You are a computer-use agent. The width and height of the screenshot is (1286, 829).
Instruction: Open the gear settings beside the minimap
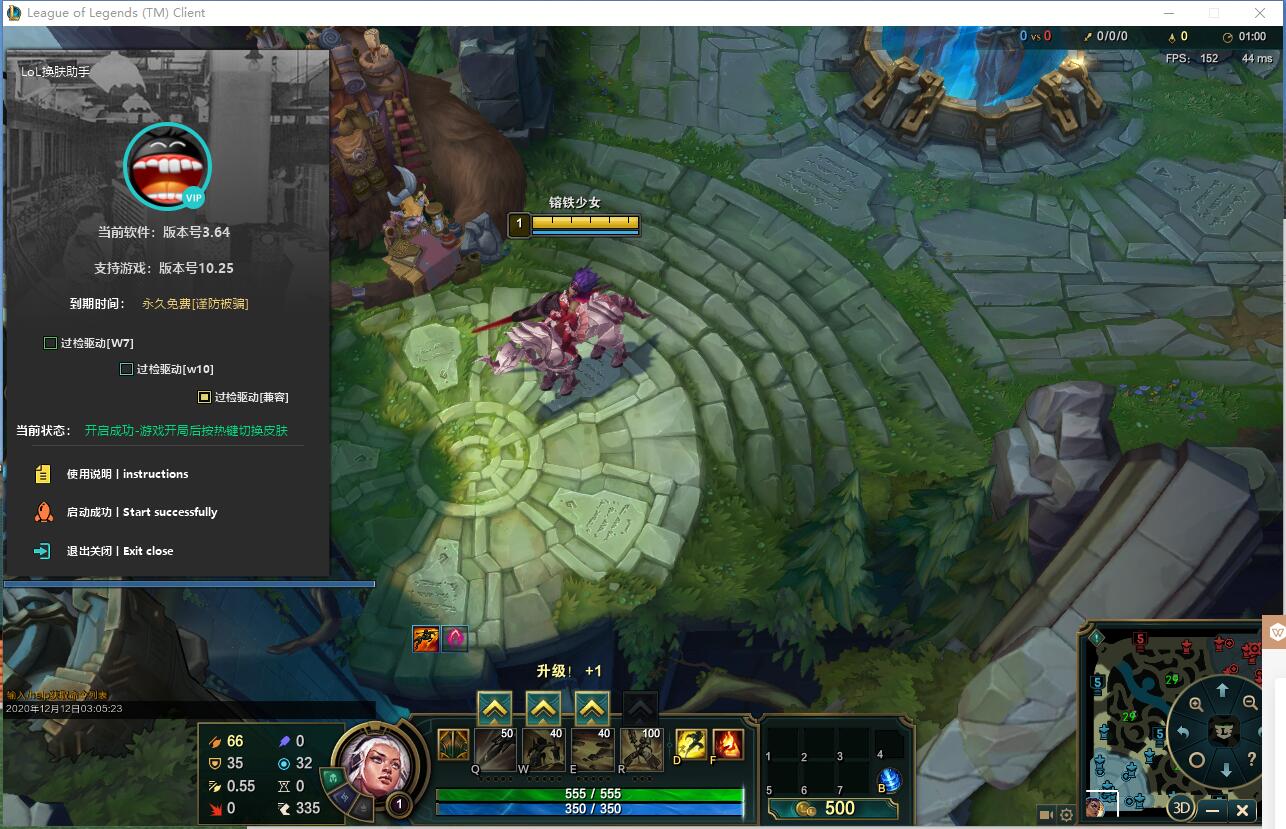1067,815
